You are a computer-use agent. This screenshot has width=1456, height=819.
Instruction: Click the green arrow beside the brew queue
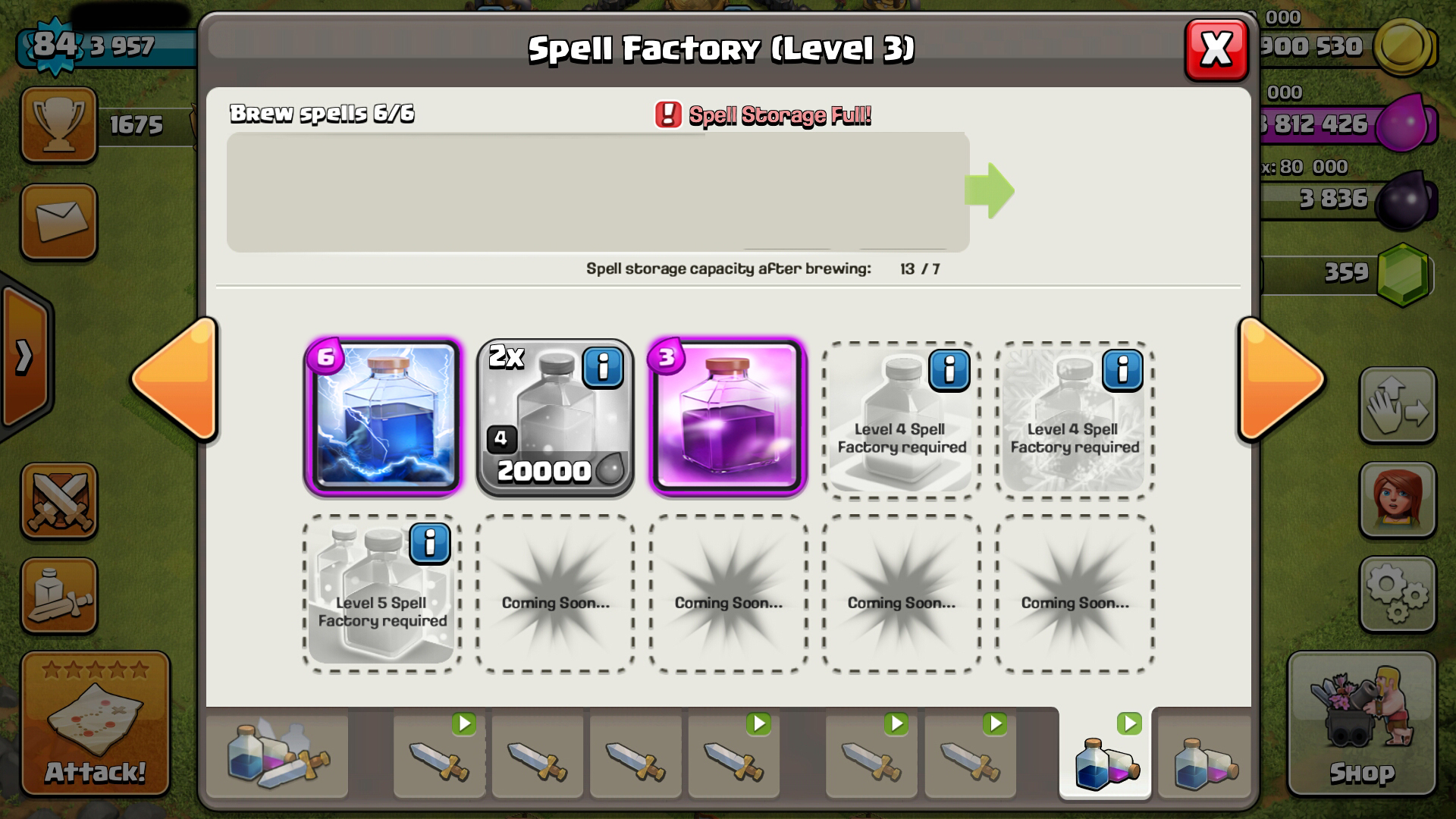[990, 191]
